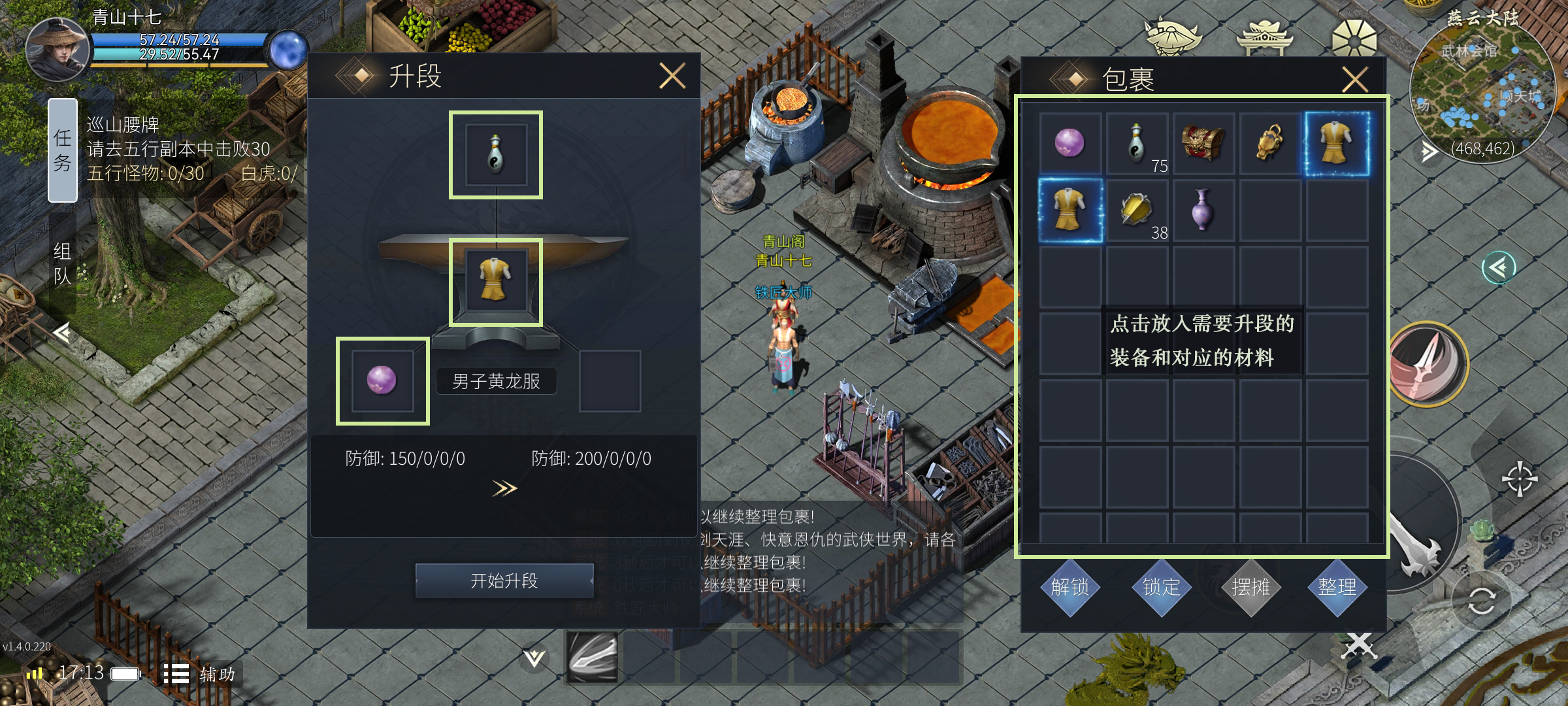Select the purple vase item in bag

(1203, 210)
